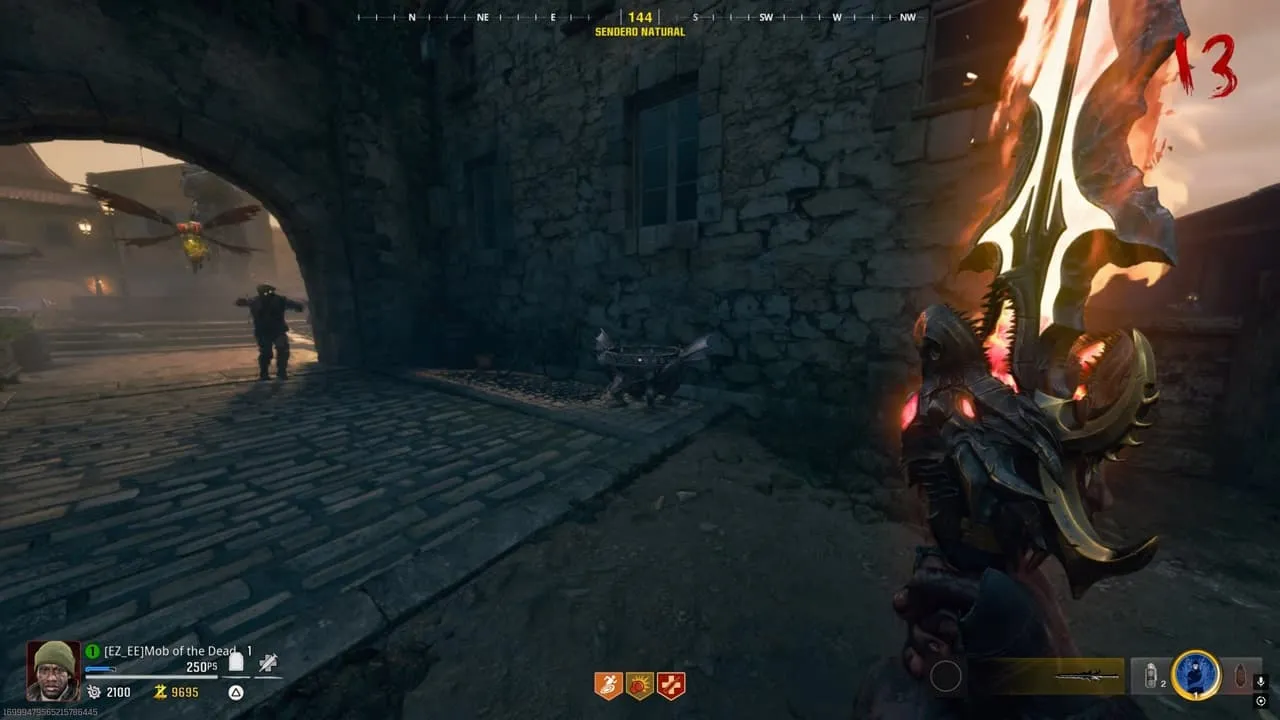Click the Stamin-Up running man perk icon
Image resolution: width=1280 pixels, height=720 pixels.
[609, 686]
